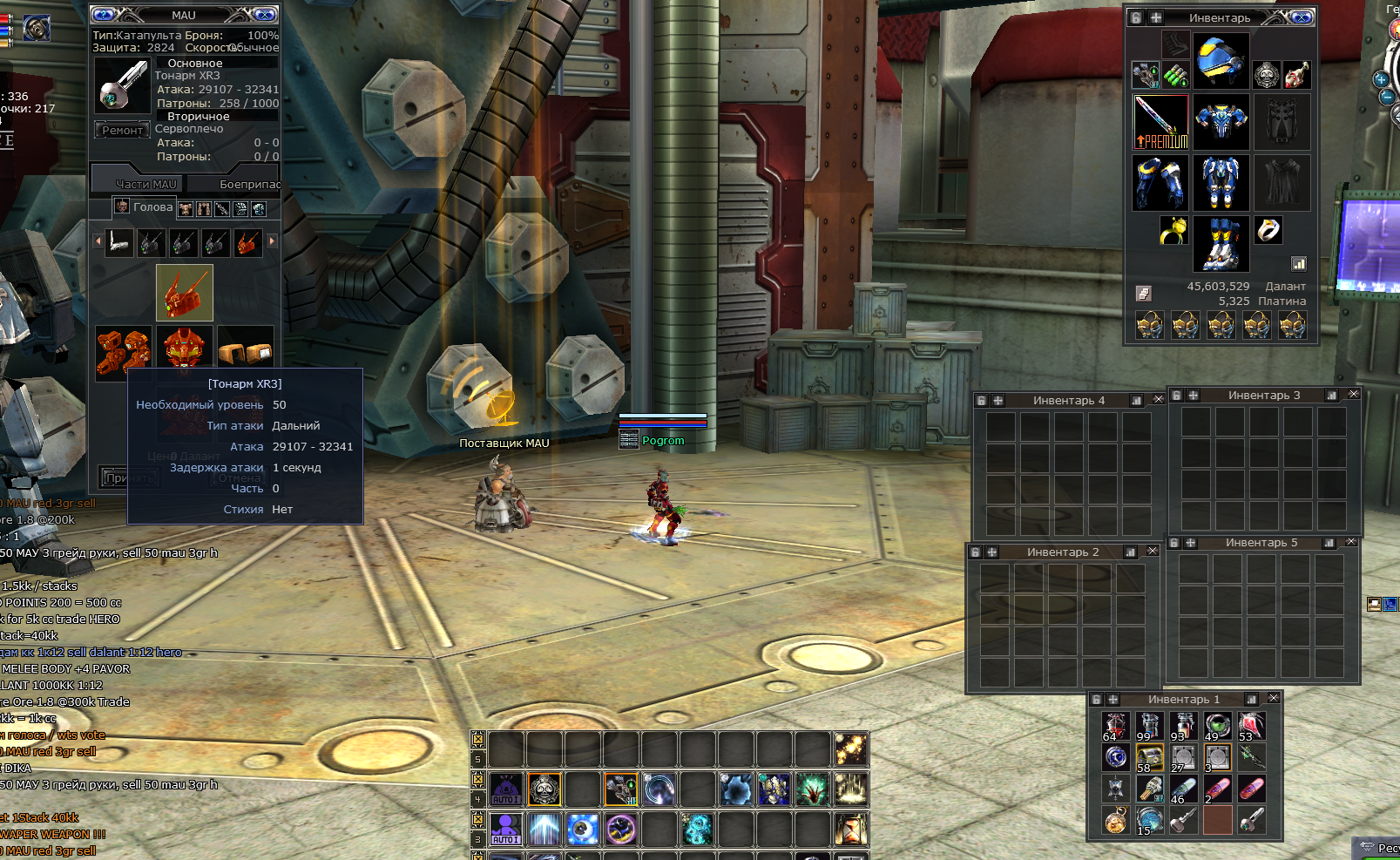Close the Инвентарь 4 bag window
The image size is (1400, 860).
[x=1158, y=400]
